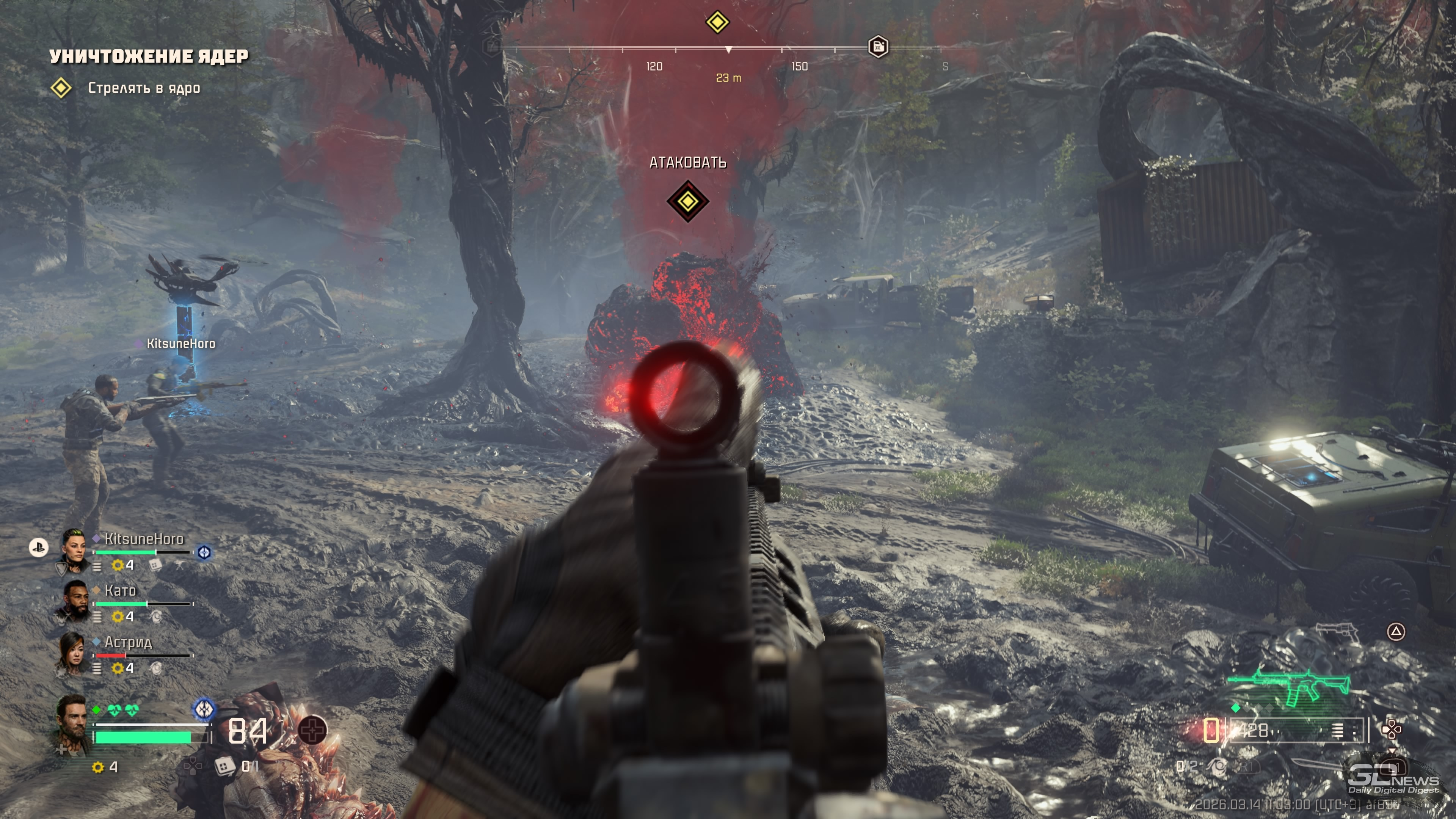
Task: Click the yellow objective marker above the compass
Action: [717, 22]
